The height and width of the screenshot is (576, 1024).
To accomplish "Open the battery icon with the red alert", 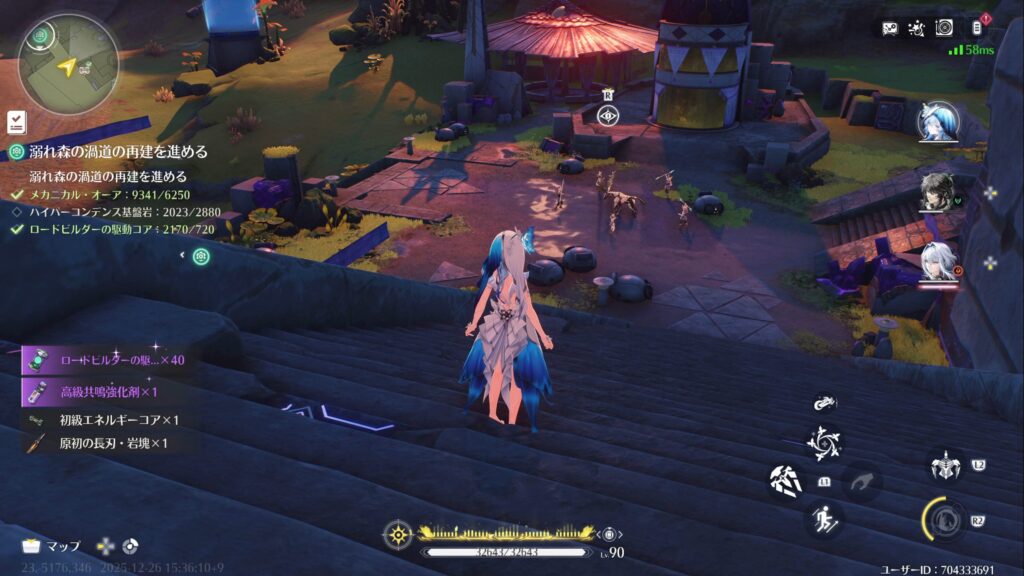I will click(978, 28).
